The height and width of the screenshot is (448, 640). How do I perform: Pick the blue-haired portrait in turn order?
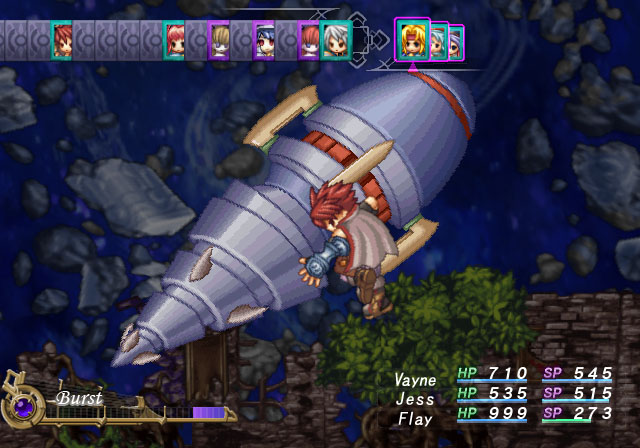[x=264, y=42]
